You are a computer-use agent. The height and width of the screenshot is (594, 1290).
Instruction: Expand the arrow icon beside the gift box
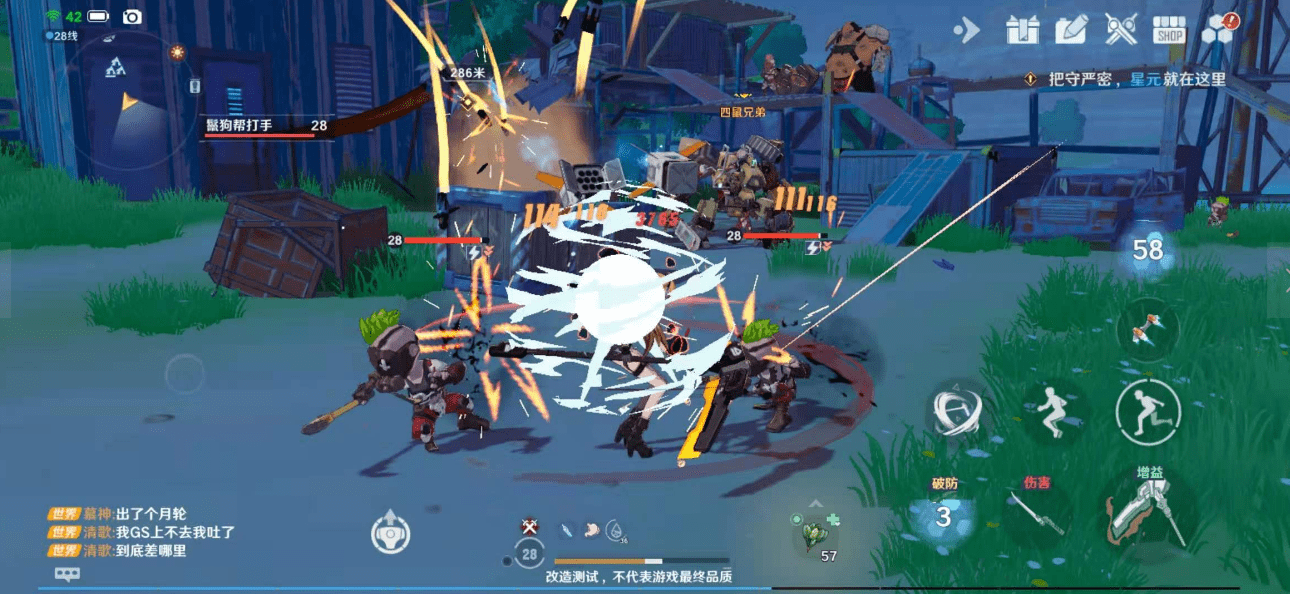[966, 30]
